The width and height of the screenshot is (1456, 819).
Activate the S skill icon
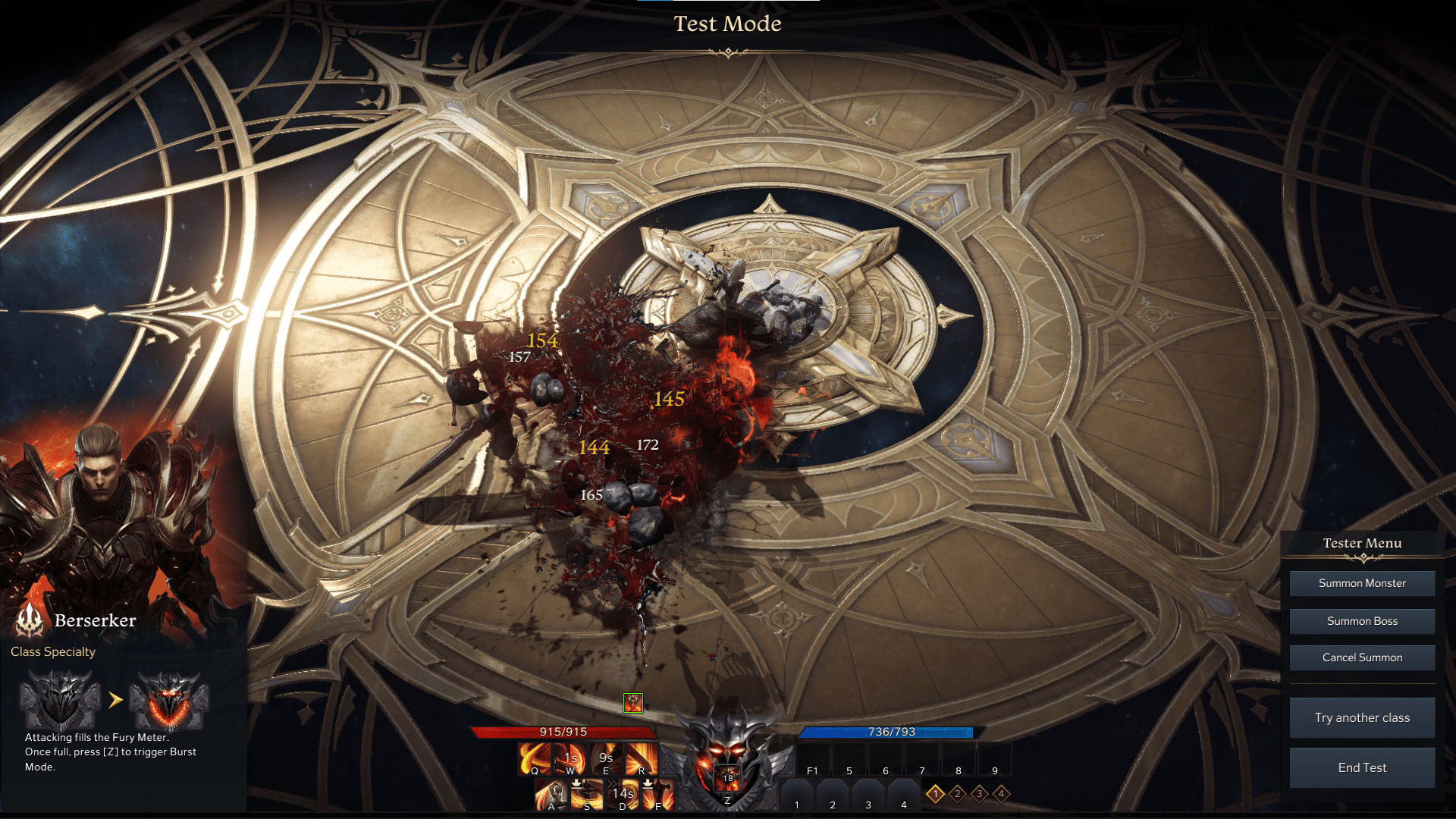pyautogui.click(x=587, y=795)
